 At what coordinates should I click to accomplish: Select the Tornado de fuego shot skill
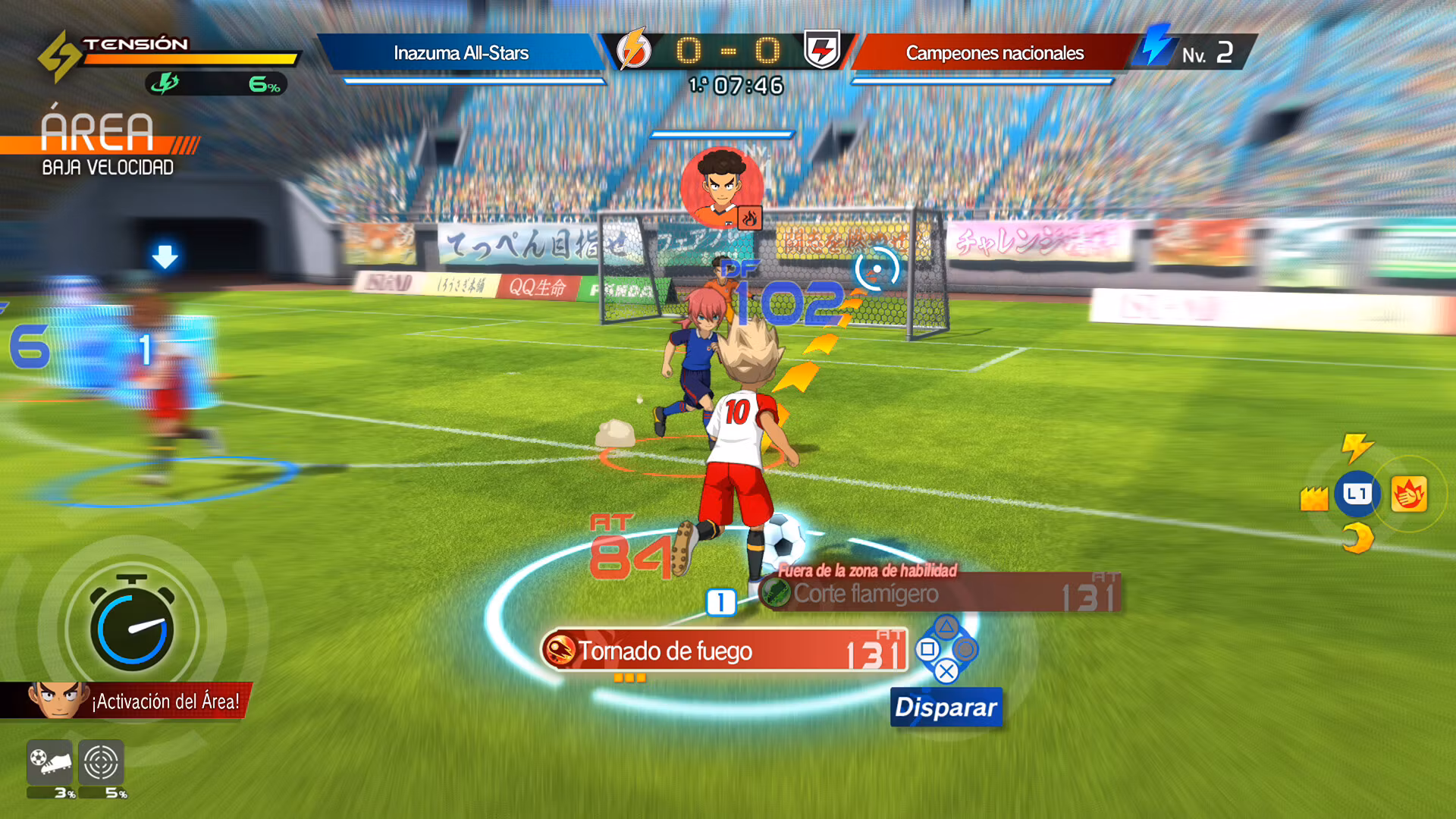pyautogui.click(x=724, y=651)
